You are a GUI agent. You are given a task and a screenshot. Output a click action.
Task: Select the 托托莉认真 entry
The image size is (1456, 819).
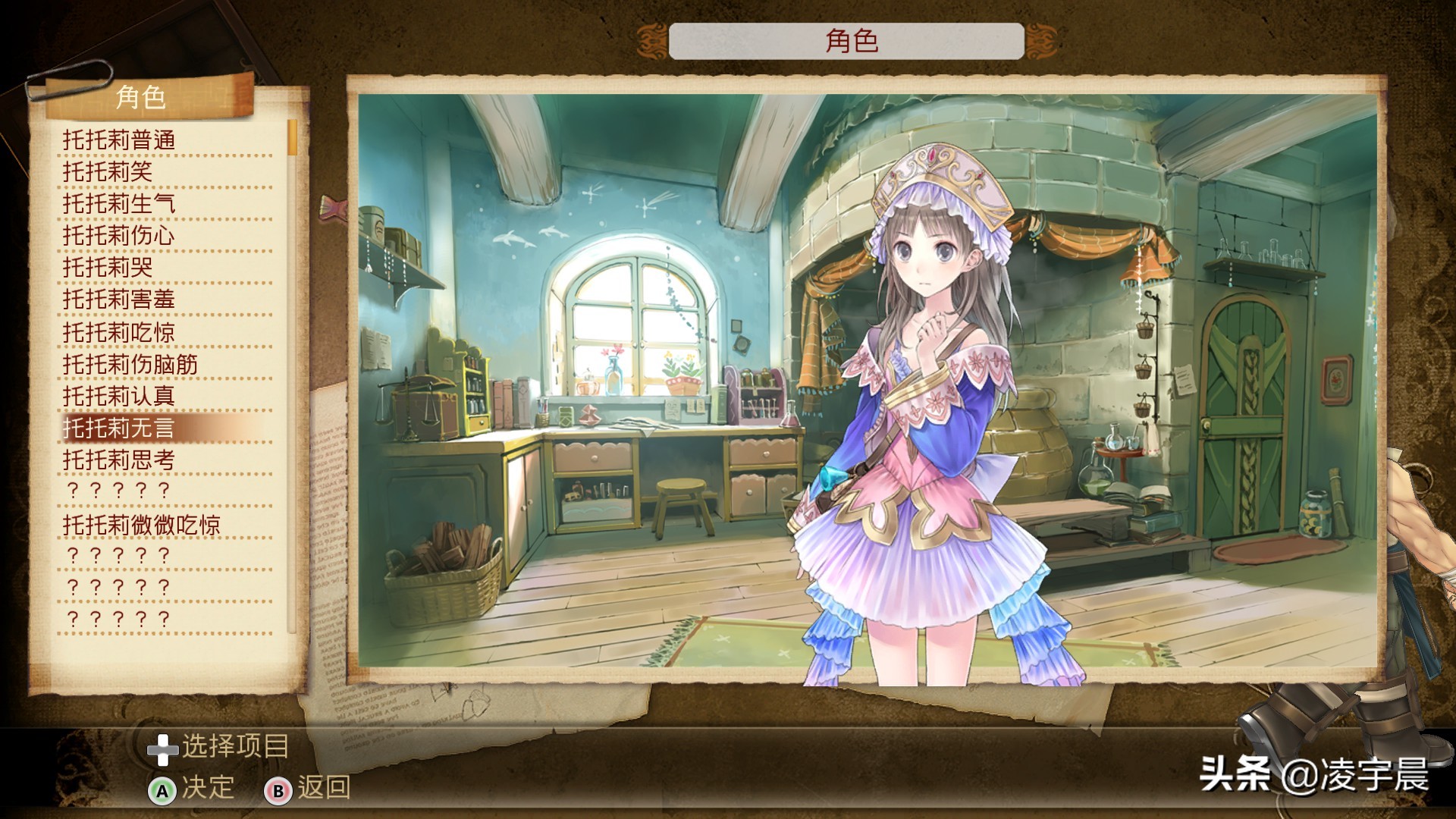point(119,396)
